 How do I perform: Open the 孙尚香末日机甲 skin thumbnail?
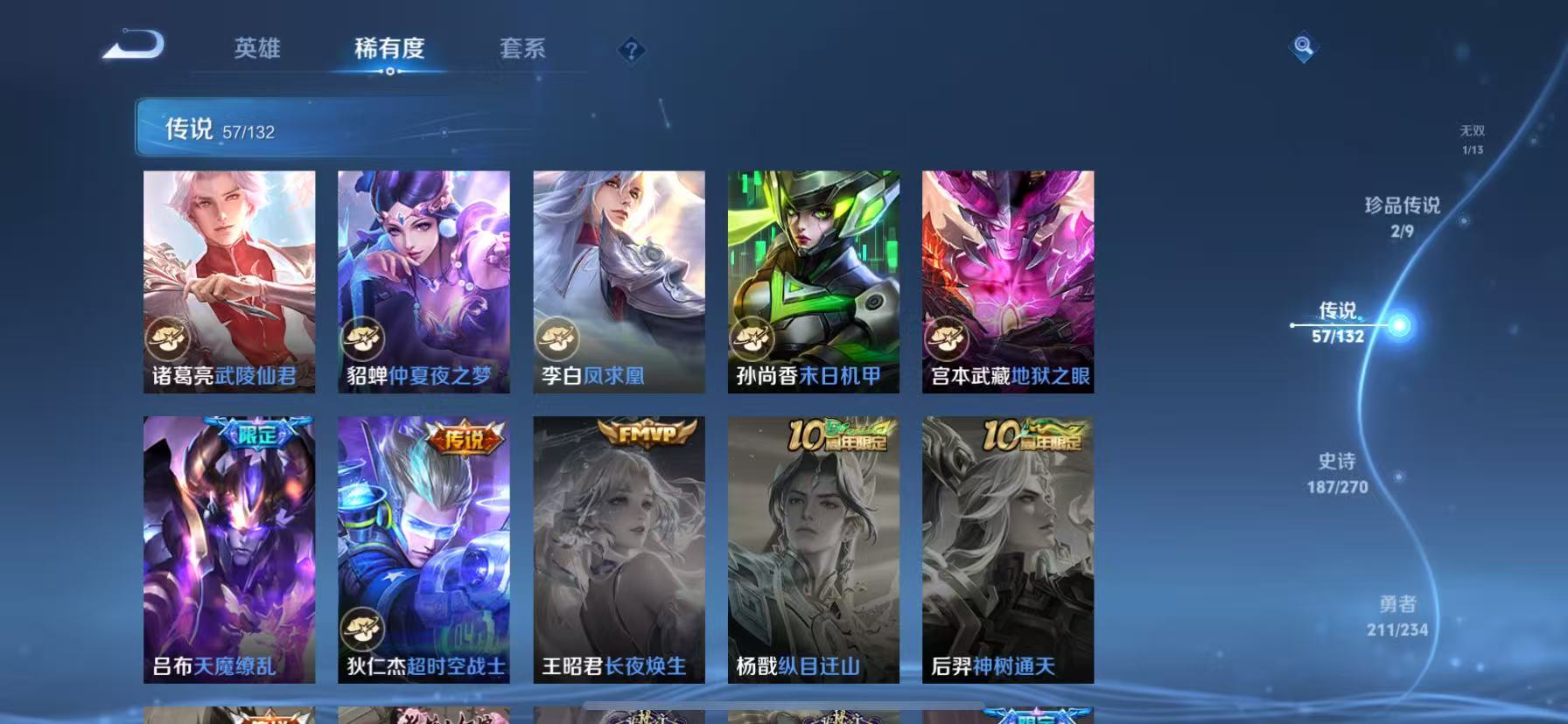coord(812,280)
